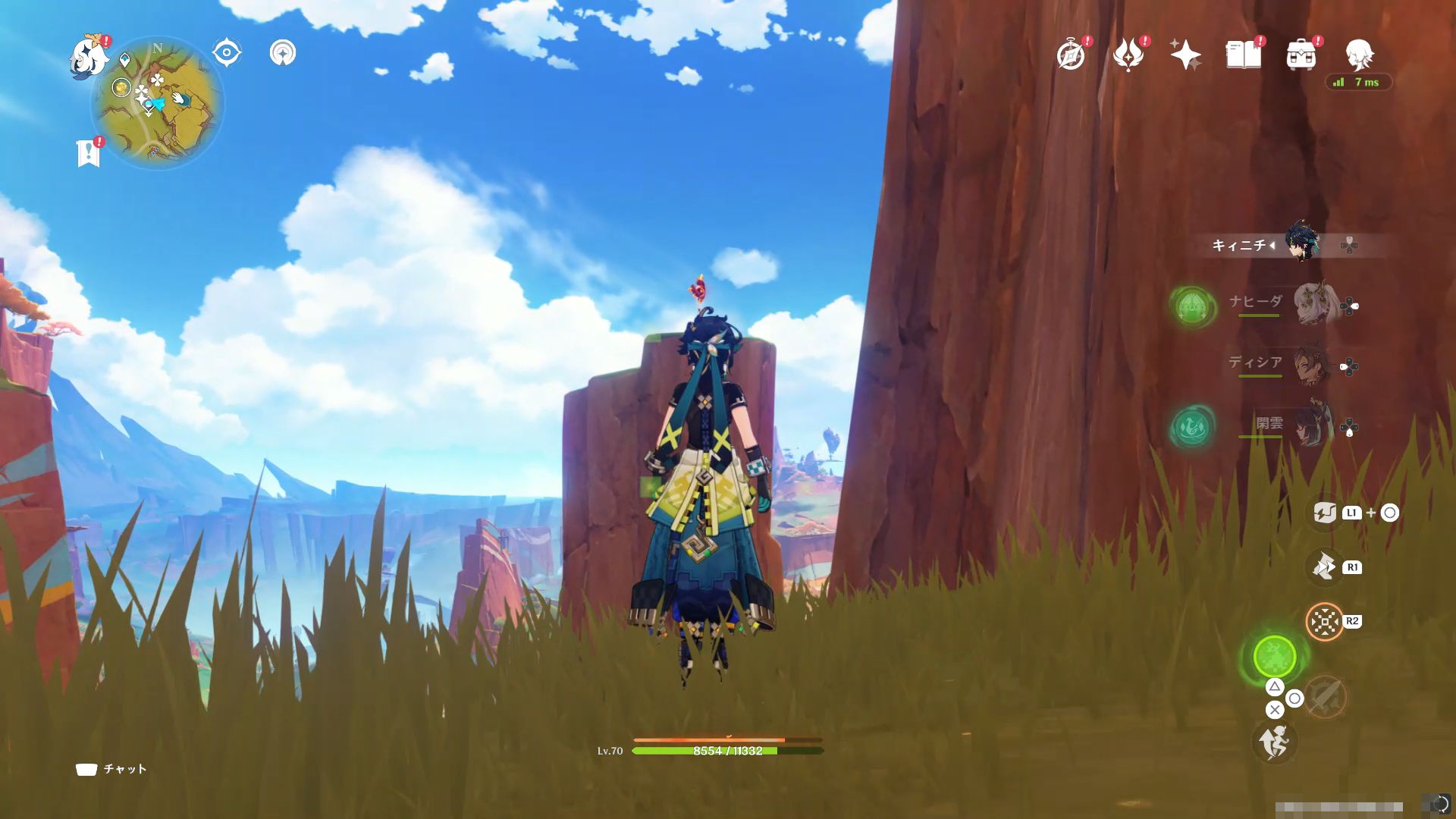This screenshot has height=819, width=1456.
Task: Open the Wish four-pointed star icon
Action: tap(1185, 55)
